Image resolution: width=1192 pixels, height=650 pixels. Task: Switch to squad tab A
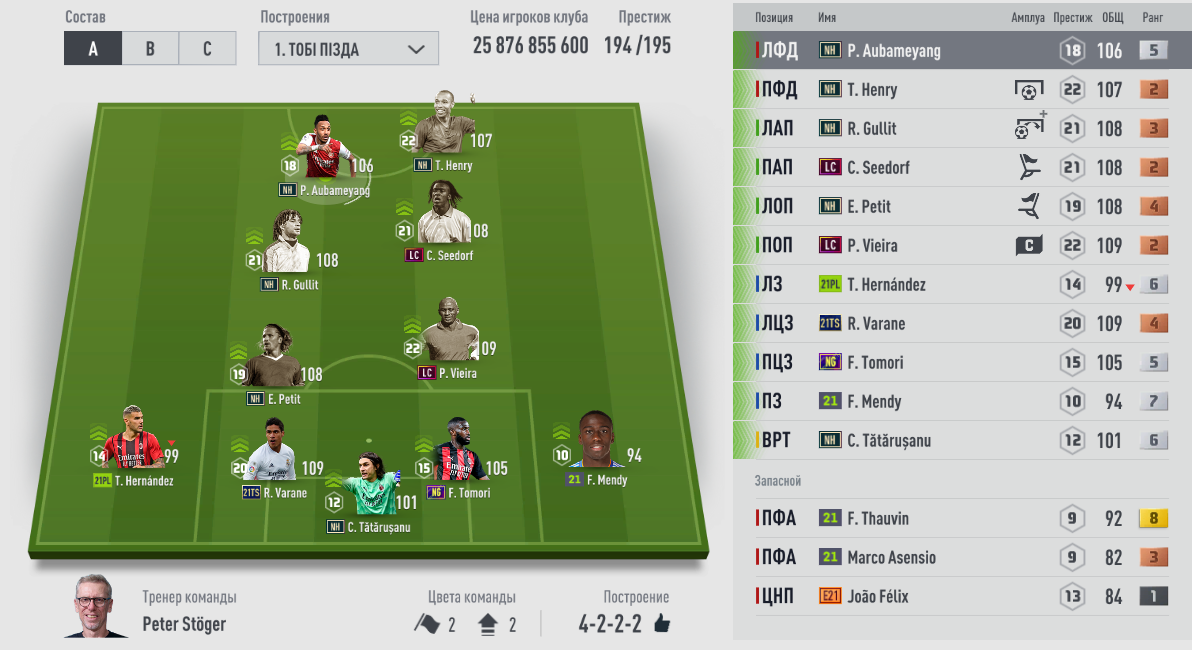click(x=92, y=48)
